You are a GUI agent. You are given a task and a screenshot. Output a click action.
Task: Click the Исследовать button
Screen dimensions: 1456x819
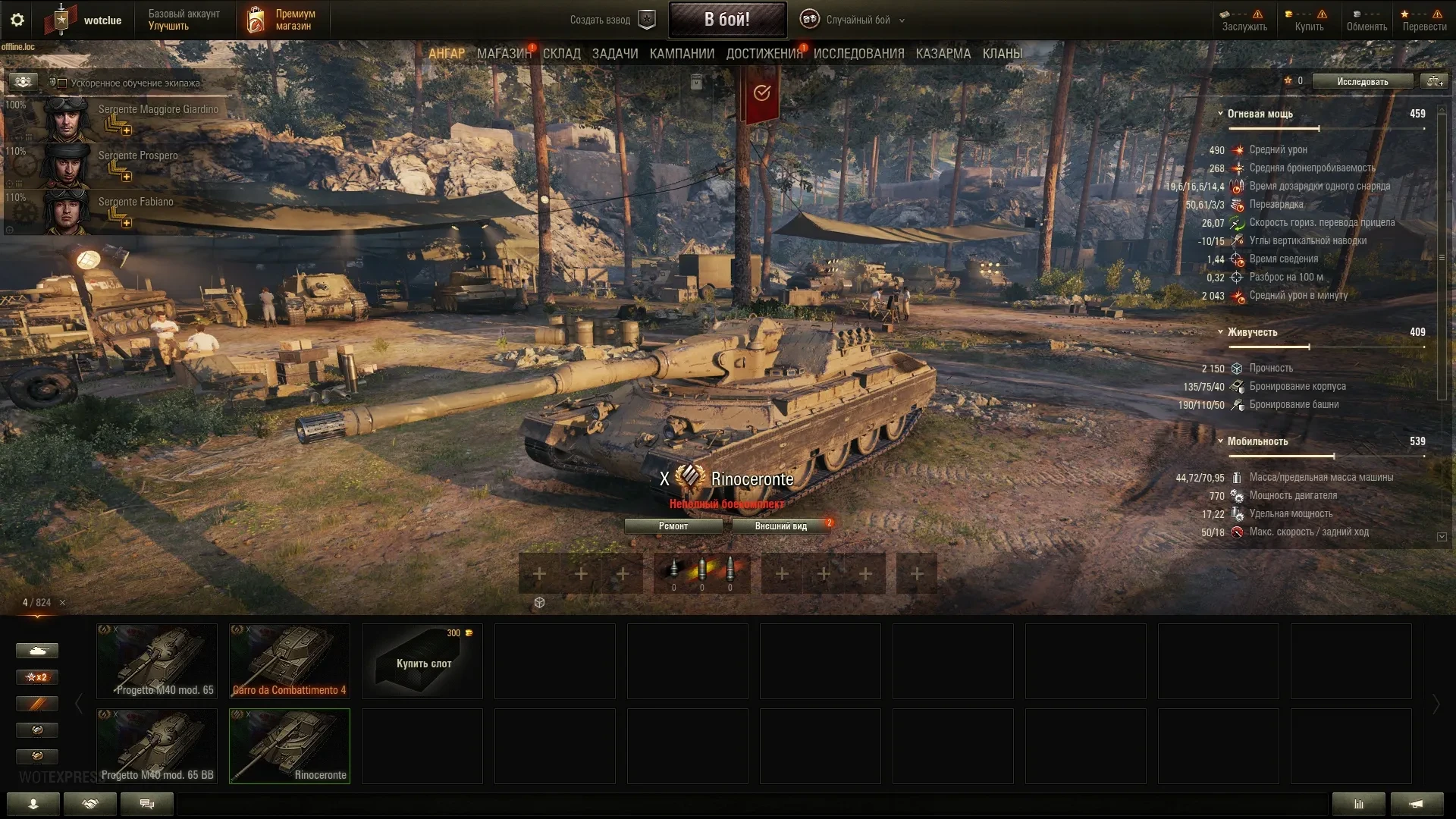[1362, 82]
